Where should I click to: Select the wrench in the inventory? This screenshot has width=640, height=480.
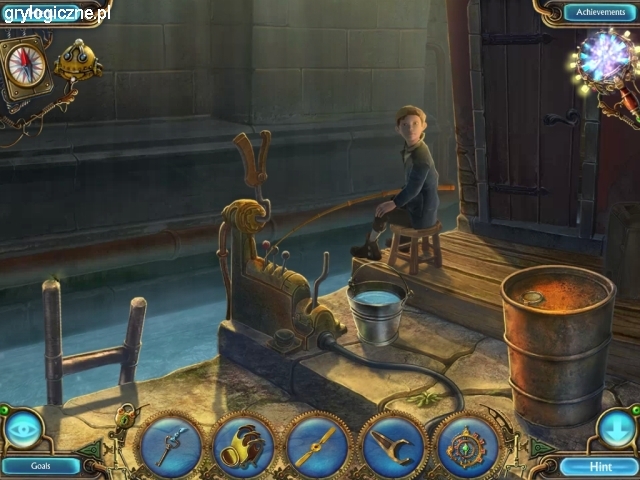tap(393, 445)
